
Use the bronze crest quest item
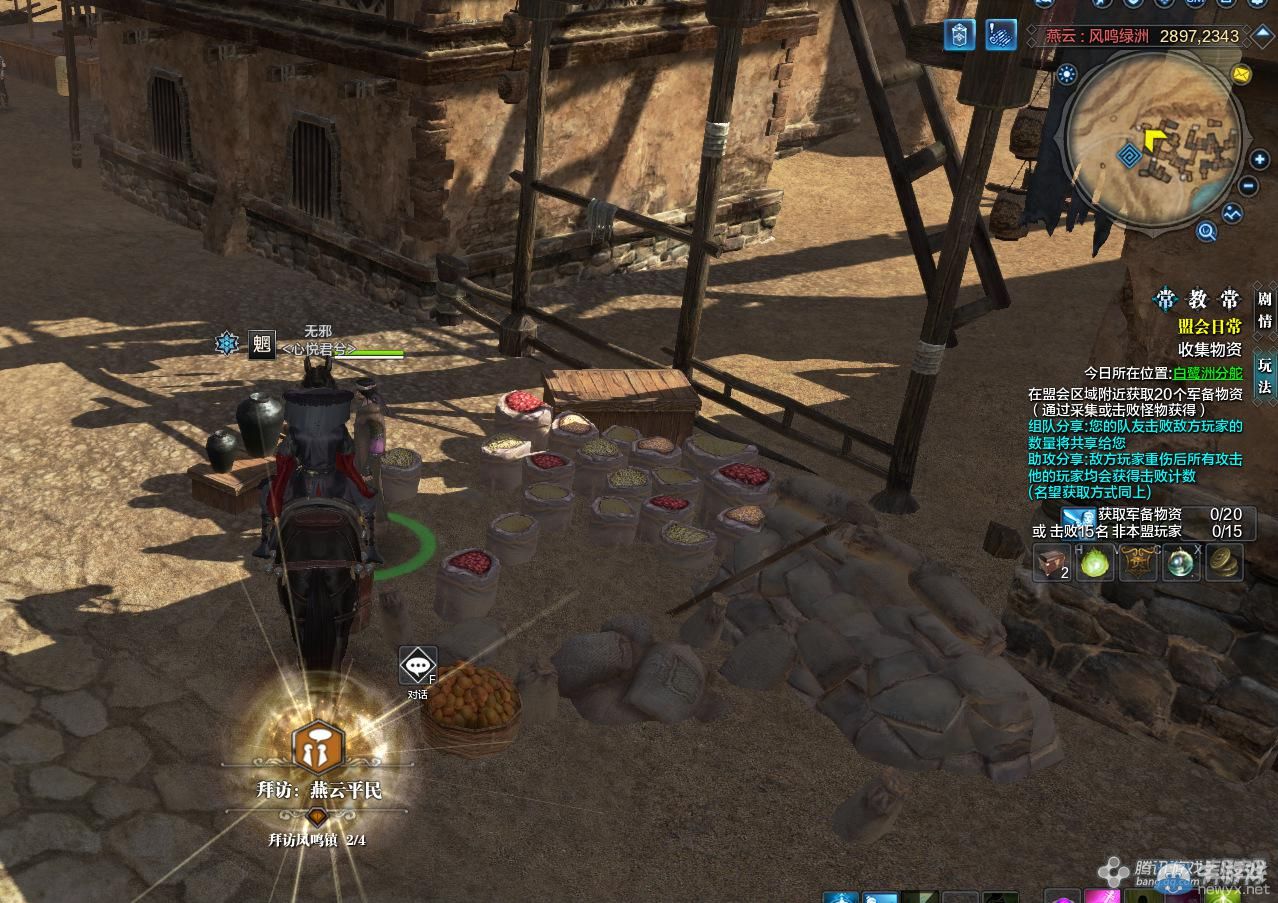click(1139, 562)
